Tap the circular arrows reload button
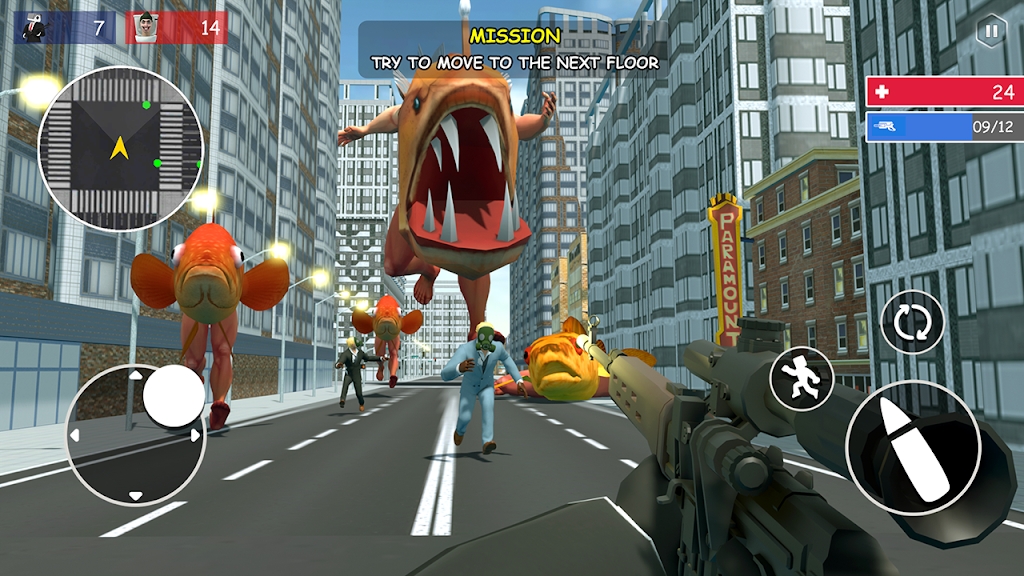 [912, 322]
